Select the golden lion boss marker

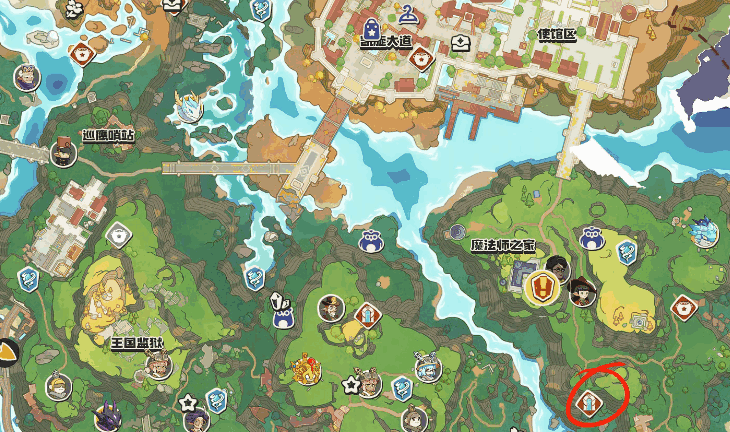click(x=306, y=371)
